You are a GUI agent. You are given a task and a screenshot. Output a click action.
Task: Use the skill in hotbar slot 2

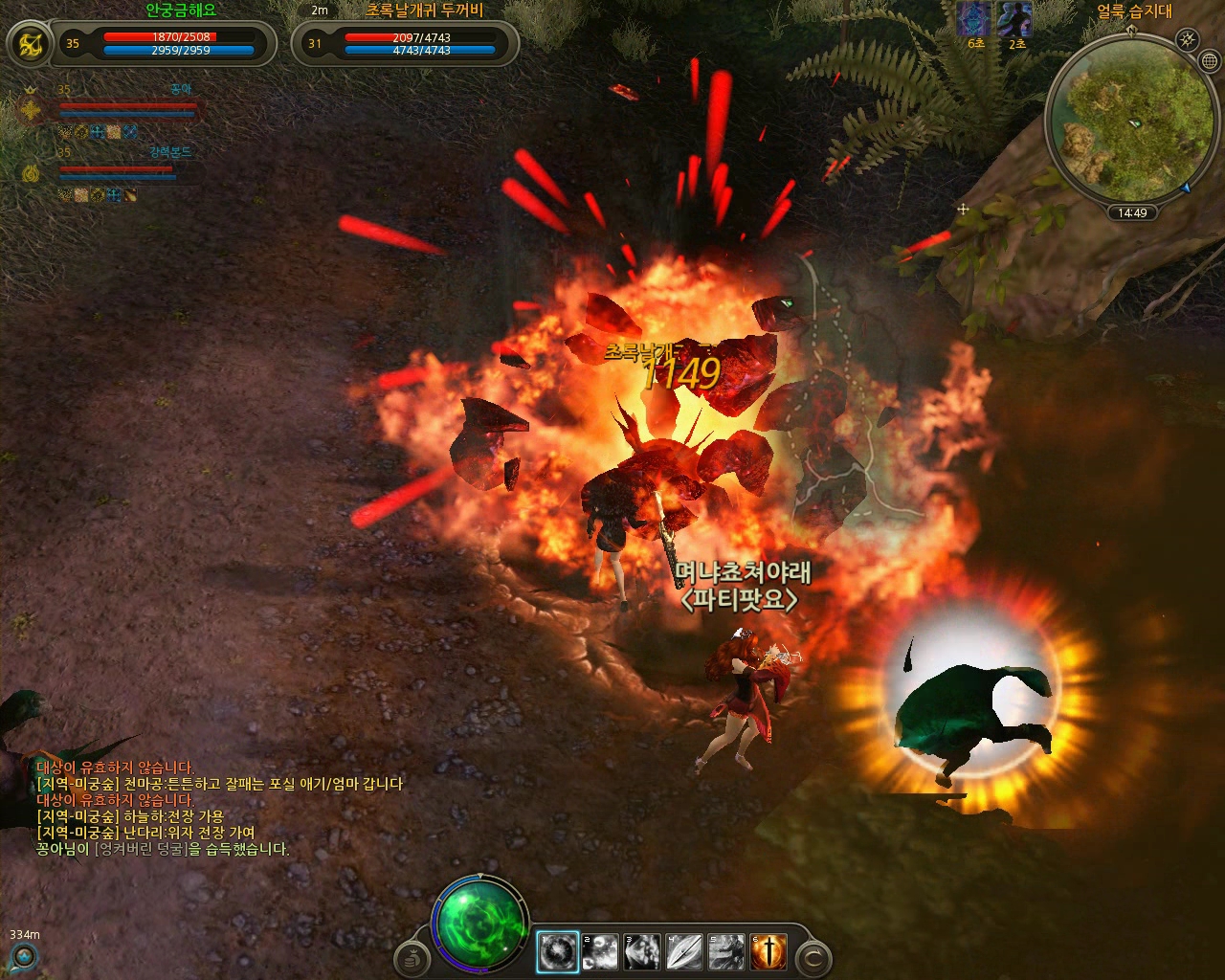[x=600, y=950]
